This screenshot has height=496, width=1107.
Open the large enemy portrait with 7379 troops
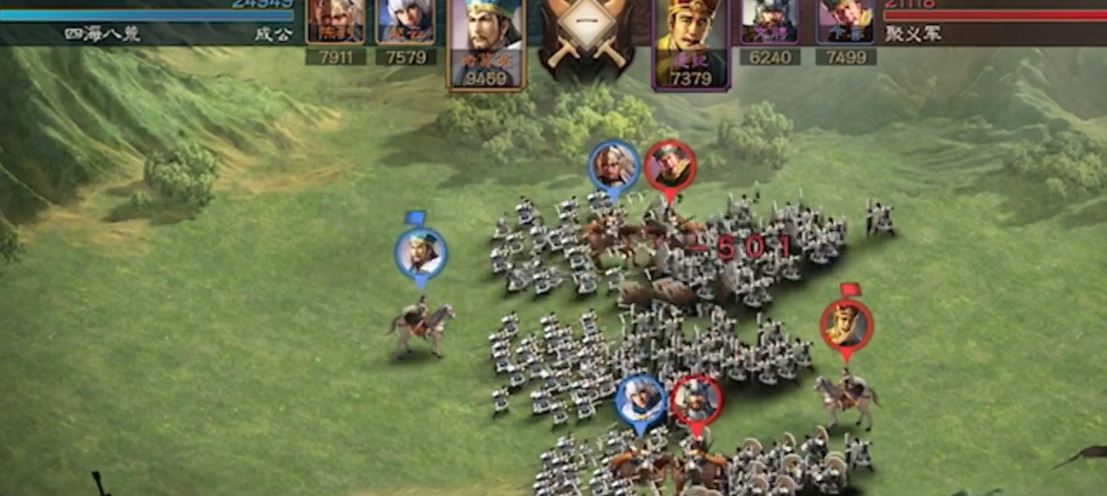(691, 40)
